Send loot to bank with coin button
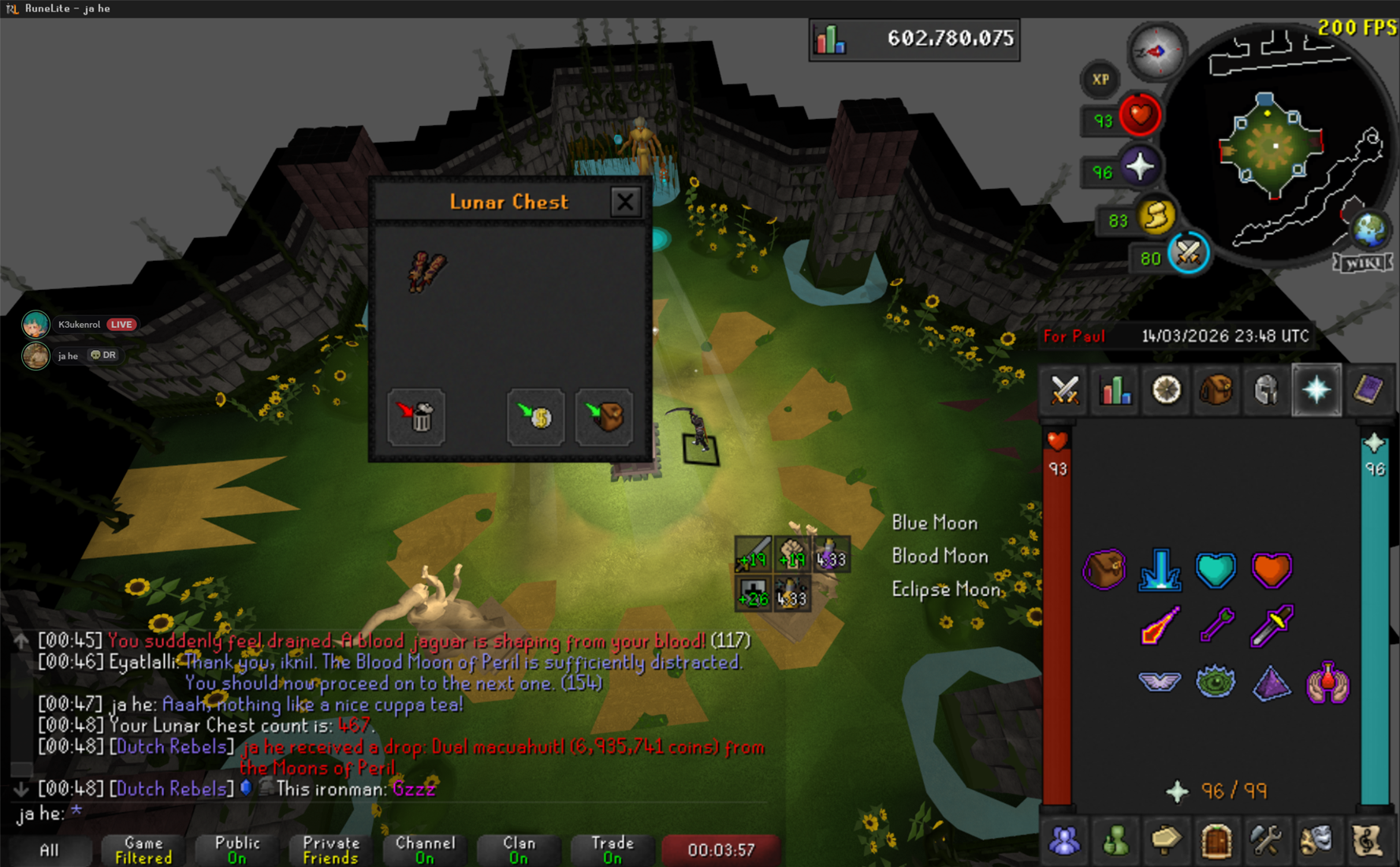Screen dimensions: 1400x867 pos(536,416)
